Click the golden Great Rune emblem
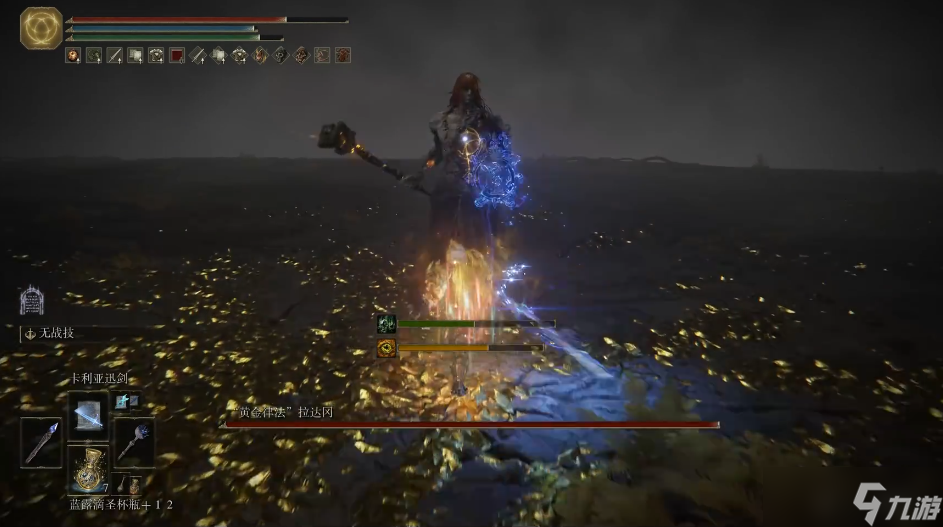 point(41,28)
